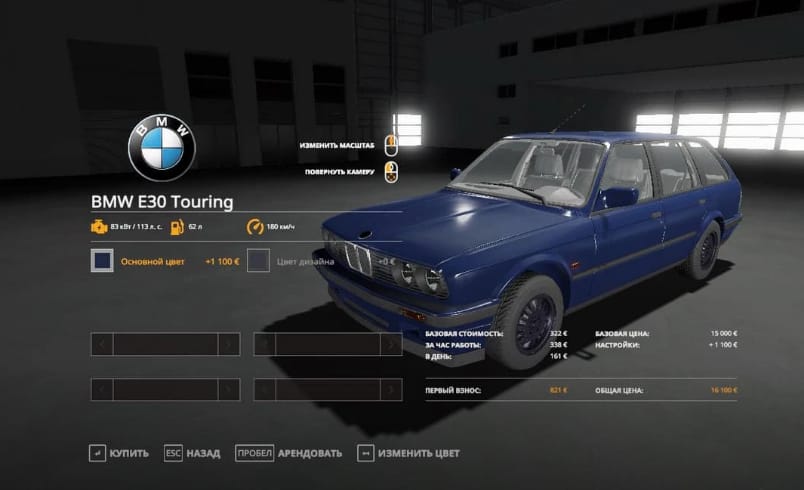
Task: Open the Цвет дизайна color option
Action: [x=259, y=261]
